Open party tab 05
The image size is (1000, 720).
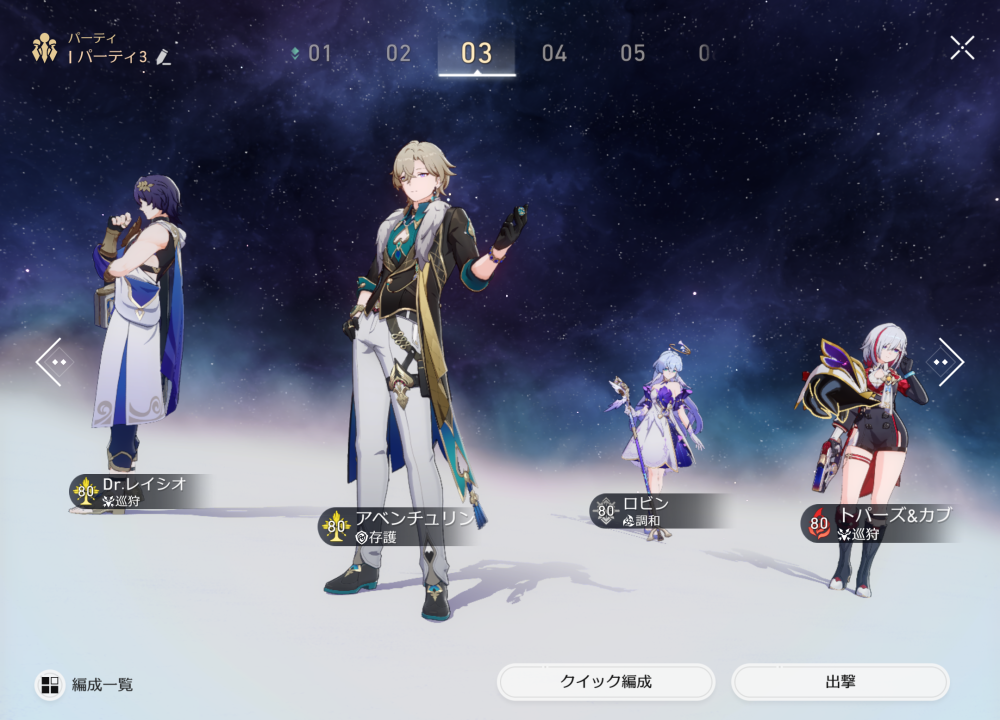point(632,54)
